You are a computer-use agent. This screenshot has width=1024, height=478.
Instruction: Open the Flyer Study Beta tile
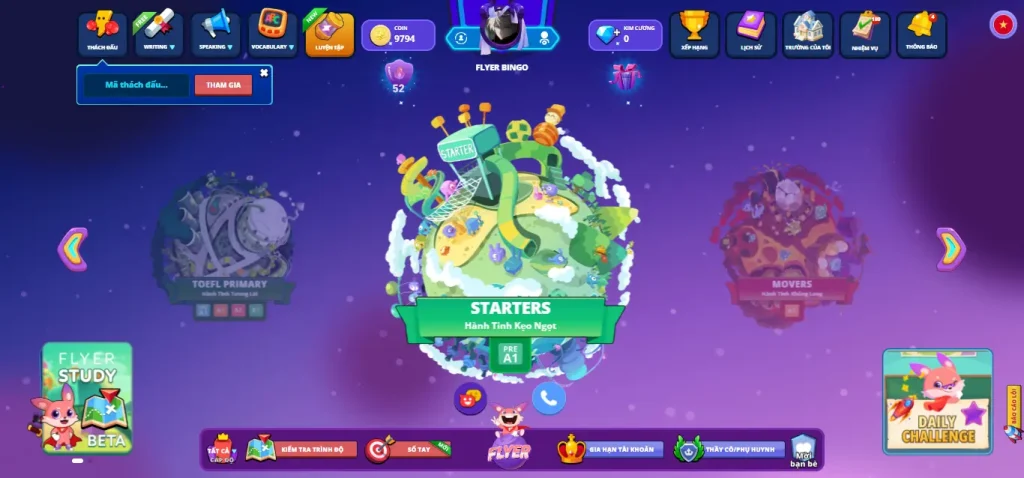tap(87, 397)
